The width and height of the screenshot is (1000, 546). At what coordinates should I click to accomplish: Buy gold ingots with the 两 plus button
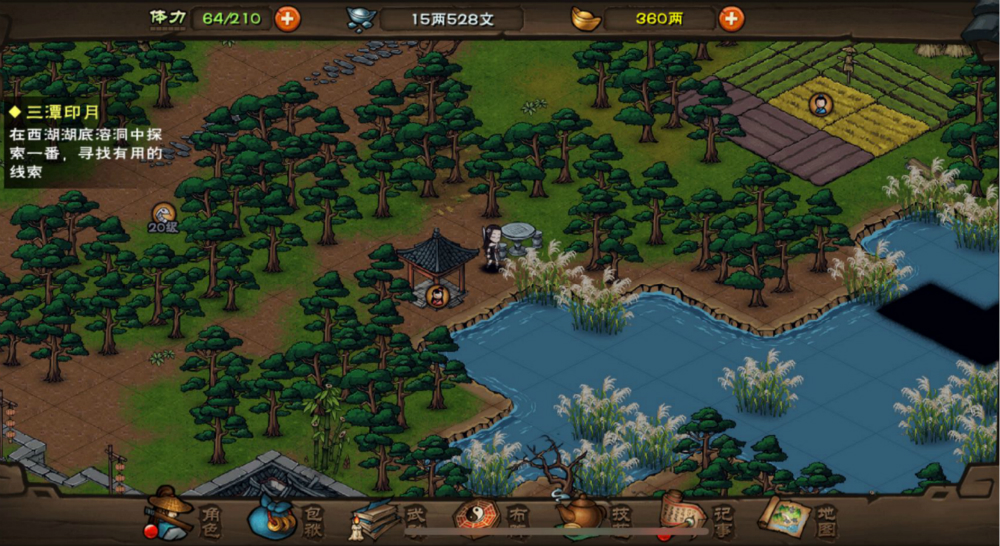click(x=732, y=18)
